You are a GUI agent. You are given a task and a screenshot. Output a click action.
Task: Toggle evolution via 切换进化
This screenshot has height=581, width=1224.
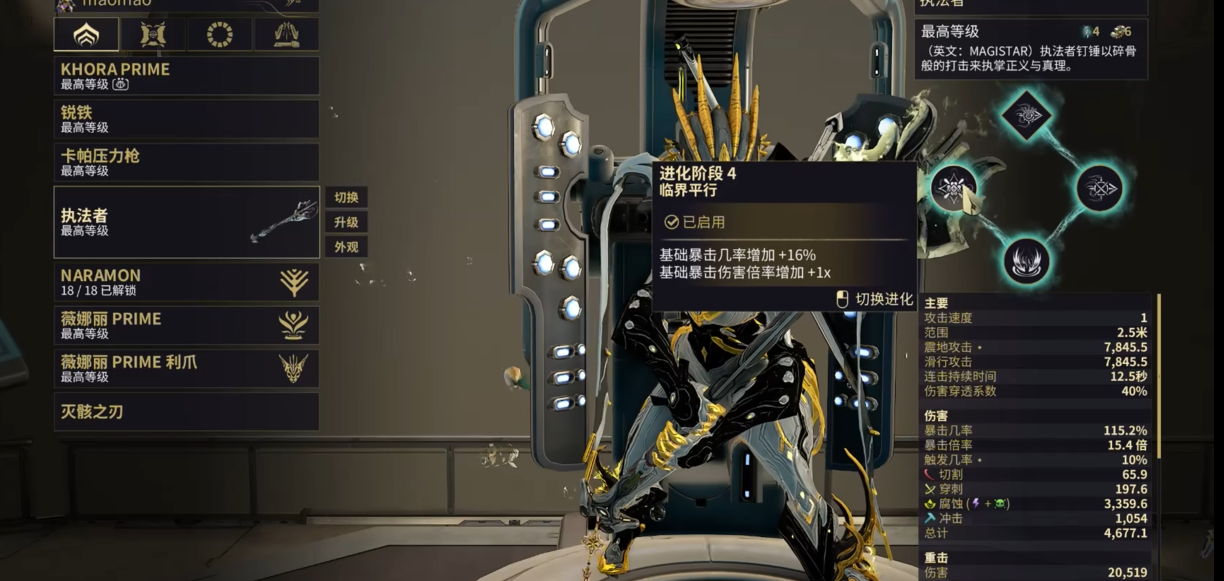tap(874, 298)
